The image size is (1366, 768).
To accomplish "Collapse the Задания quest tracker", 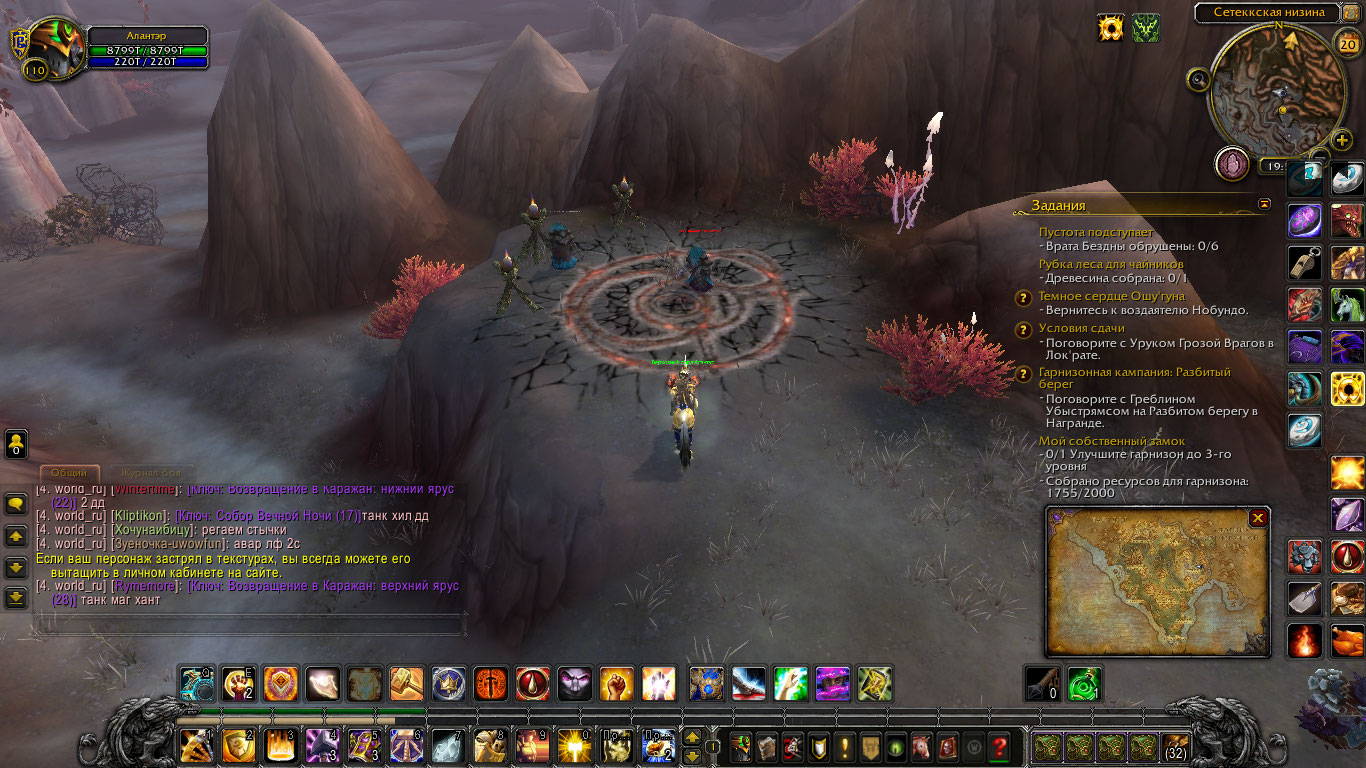I will (1265, 204).
